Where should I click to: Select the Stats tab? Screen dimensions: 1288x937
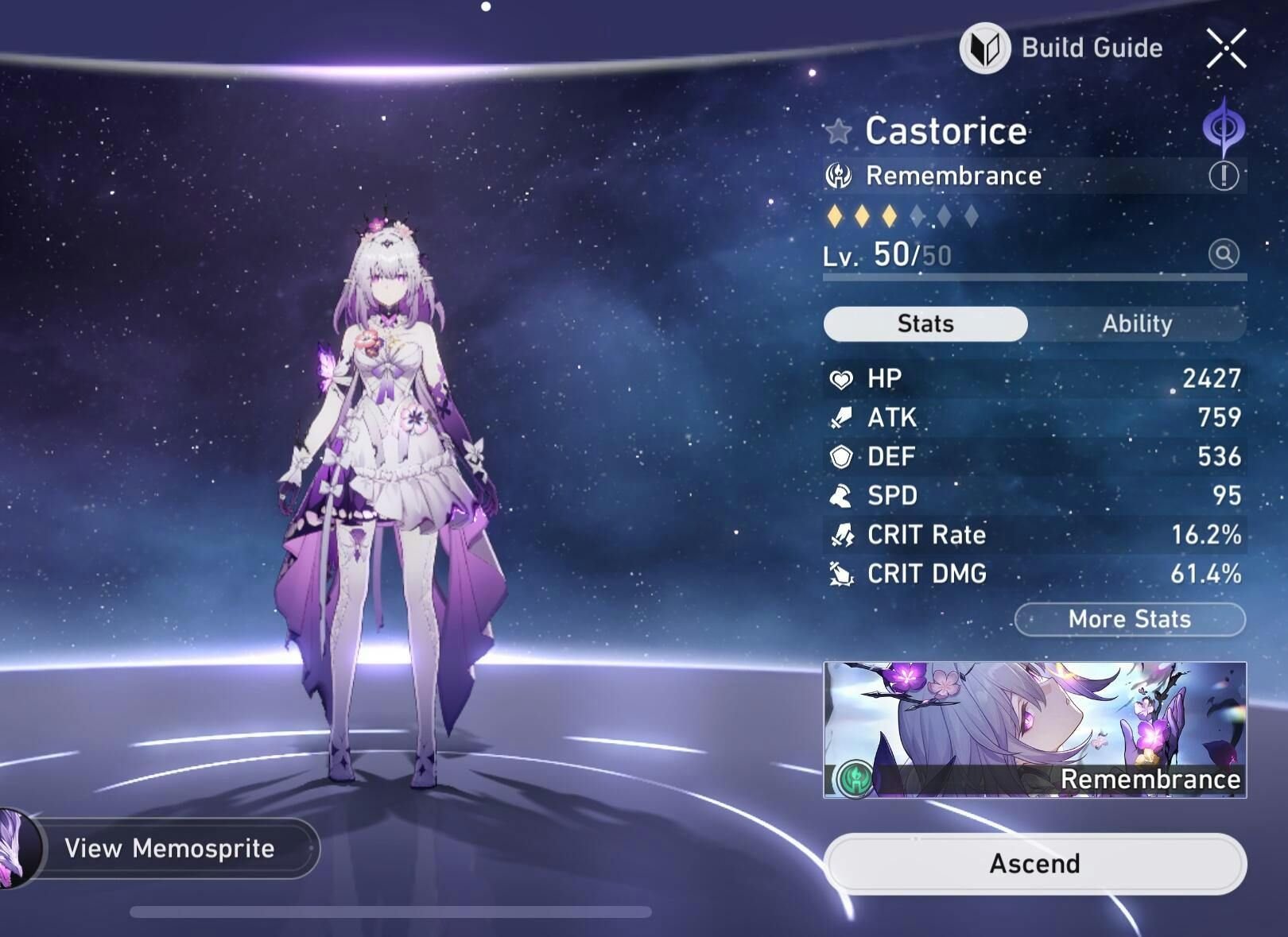(x=925, y=324)
